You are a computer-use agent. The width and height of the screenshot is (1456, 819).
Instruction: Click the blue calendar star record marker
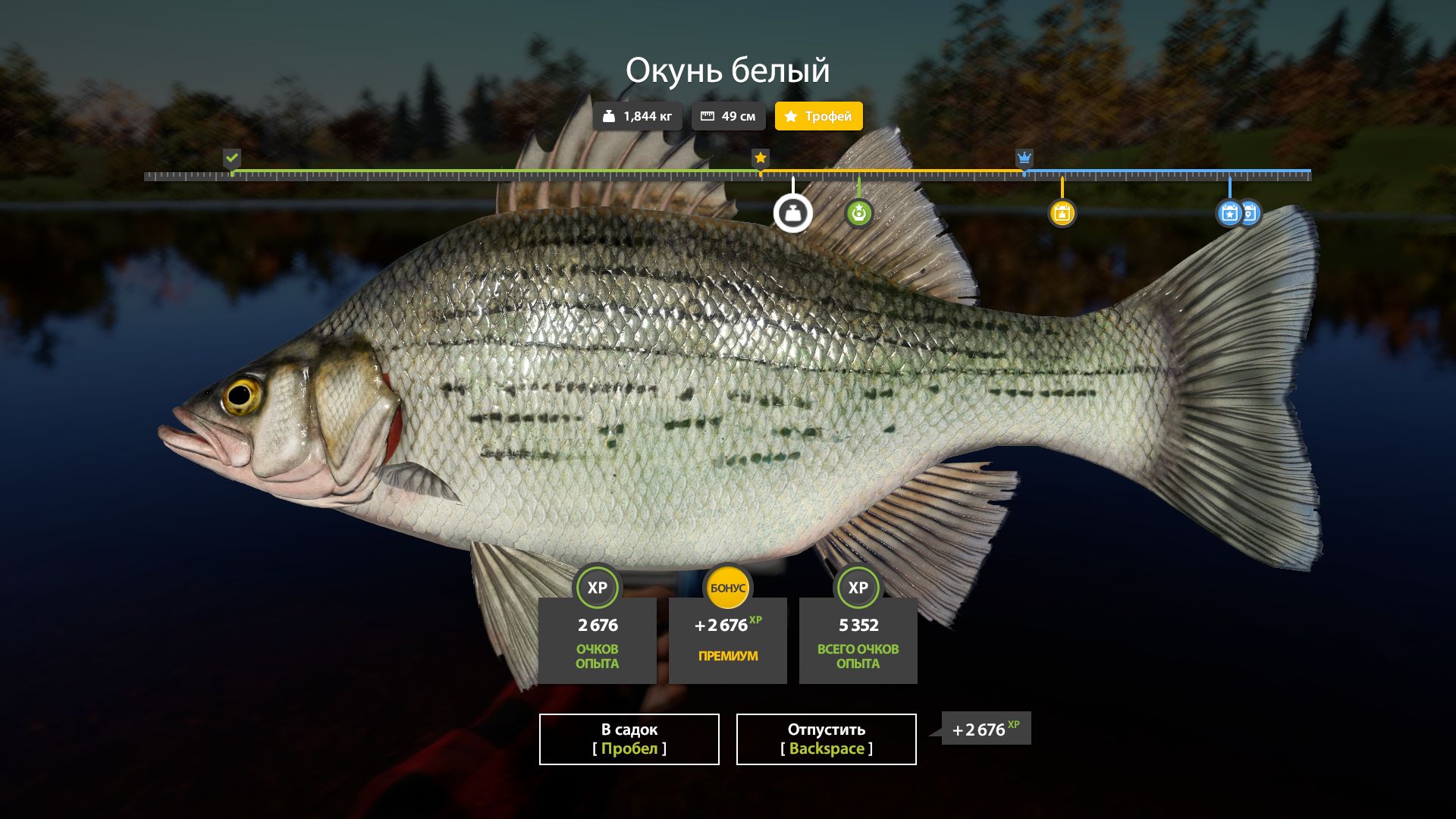(x=1228, y=214)
